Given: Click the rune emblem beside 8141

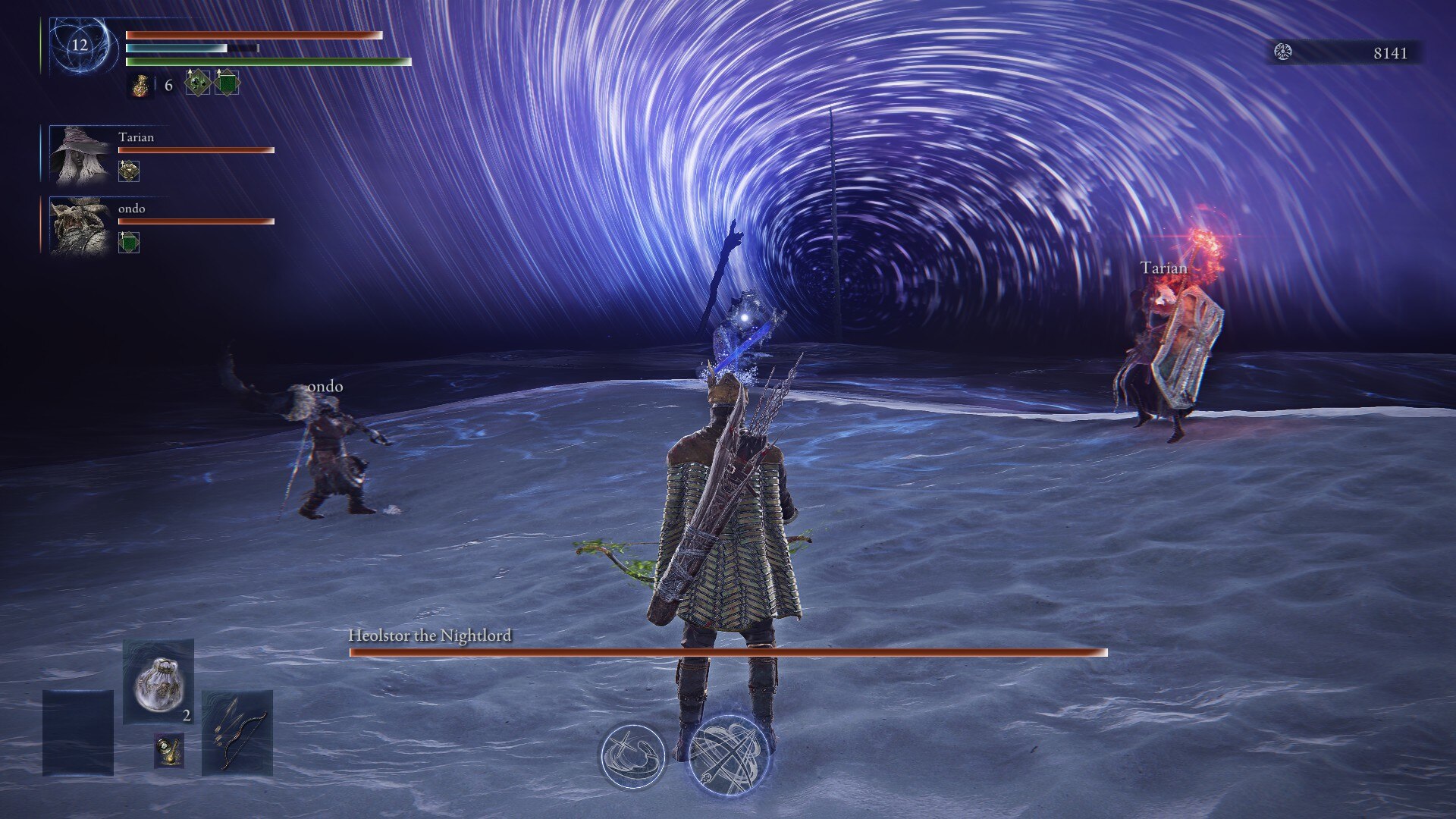Looking at the screenshot, I should [1283, 52].
